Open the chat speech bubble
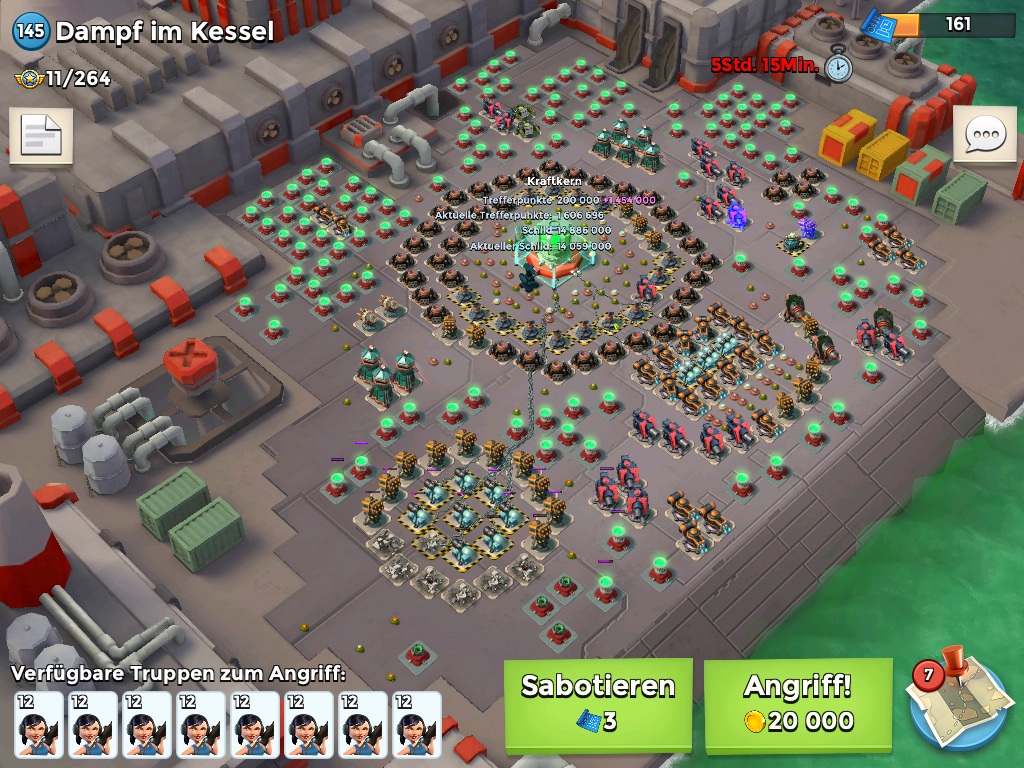1024x768 pixels. click(x=984, y=135)
